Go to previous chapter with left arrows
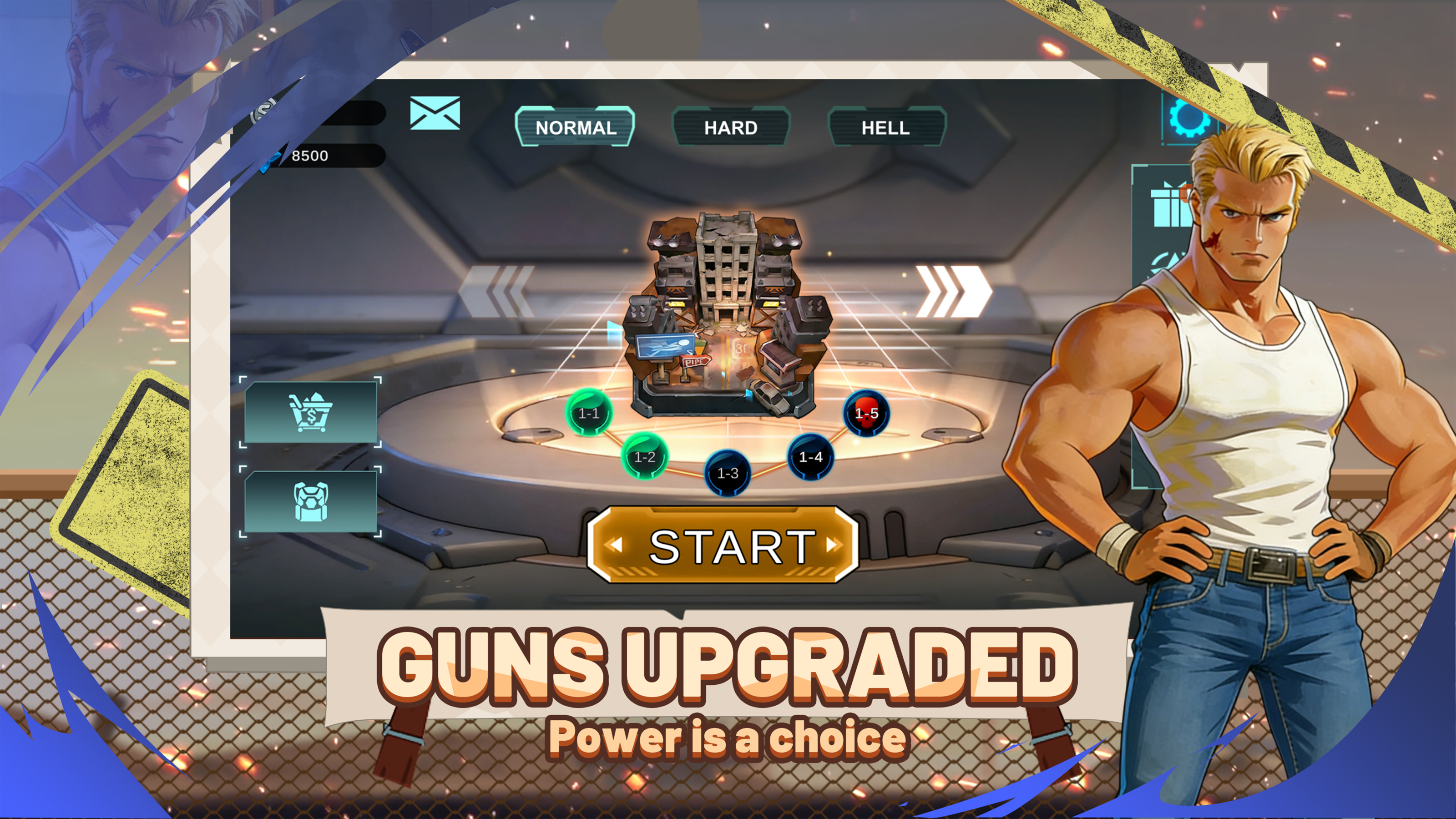The height and width of the screenshot is (819, 1456). (x=497, y=292)
